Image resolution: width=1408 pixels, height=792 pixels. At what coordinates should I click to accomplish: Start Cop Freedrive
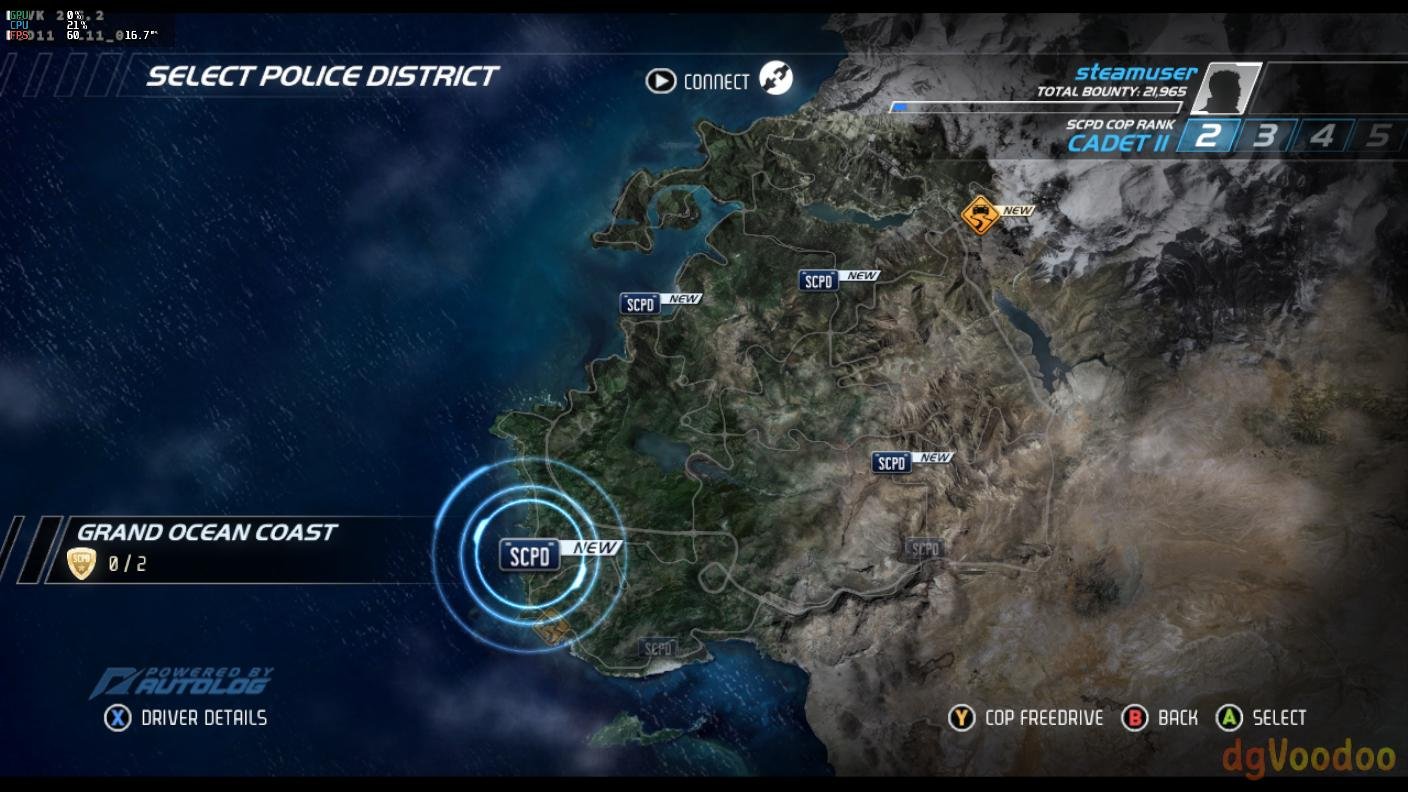1043,718
